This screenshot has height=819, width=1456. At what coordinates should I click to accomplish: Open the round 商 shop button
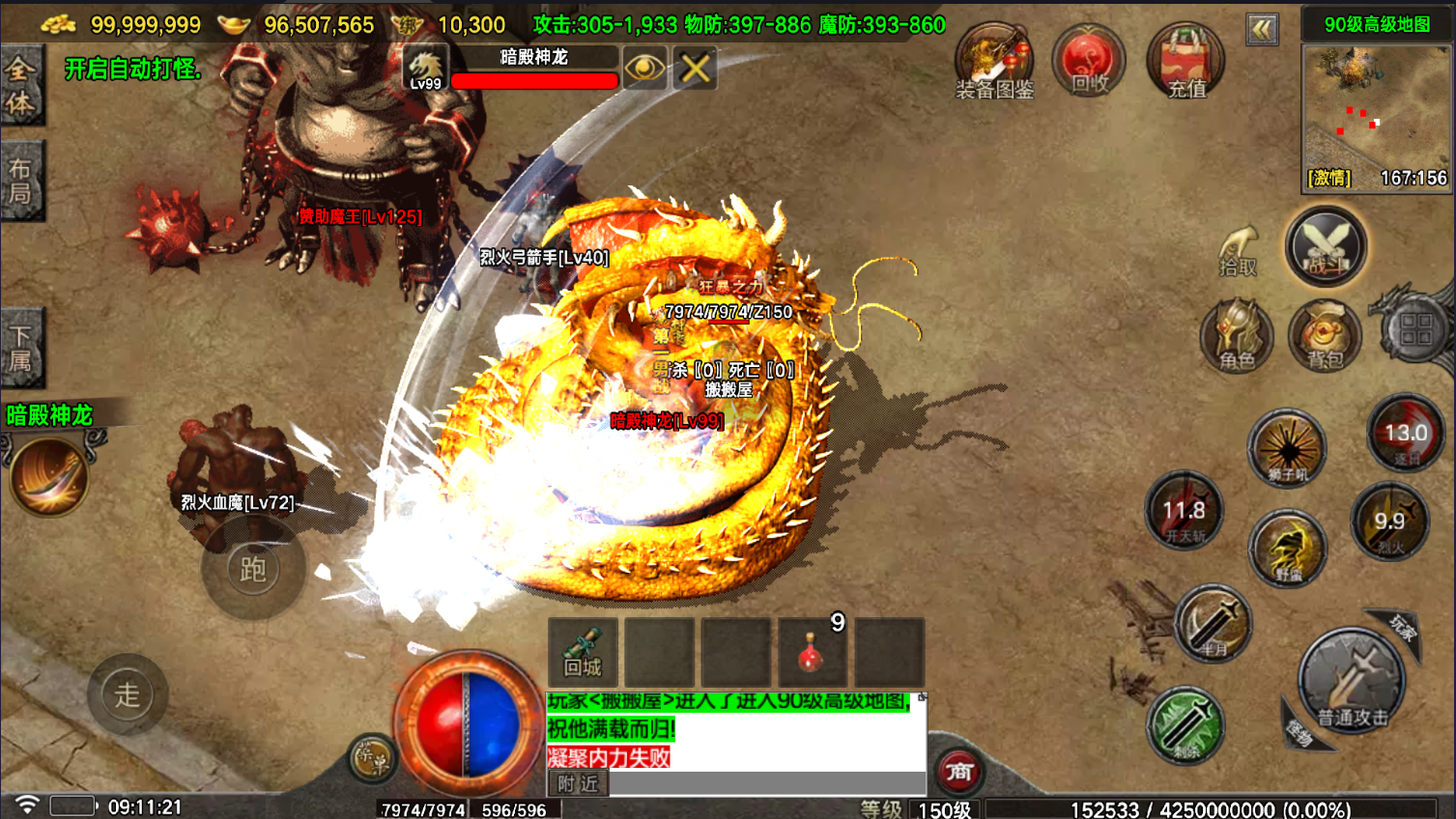(958, 771)
